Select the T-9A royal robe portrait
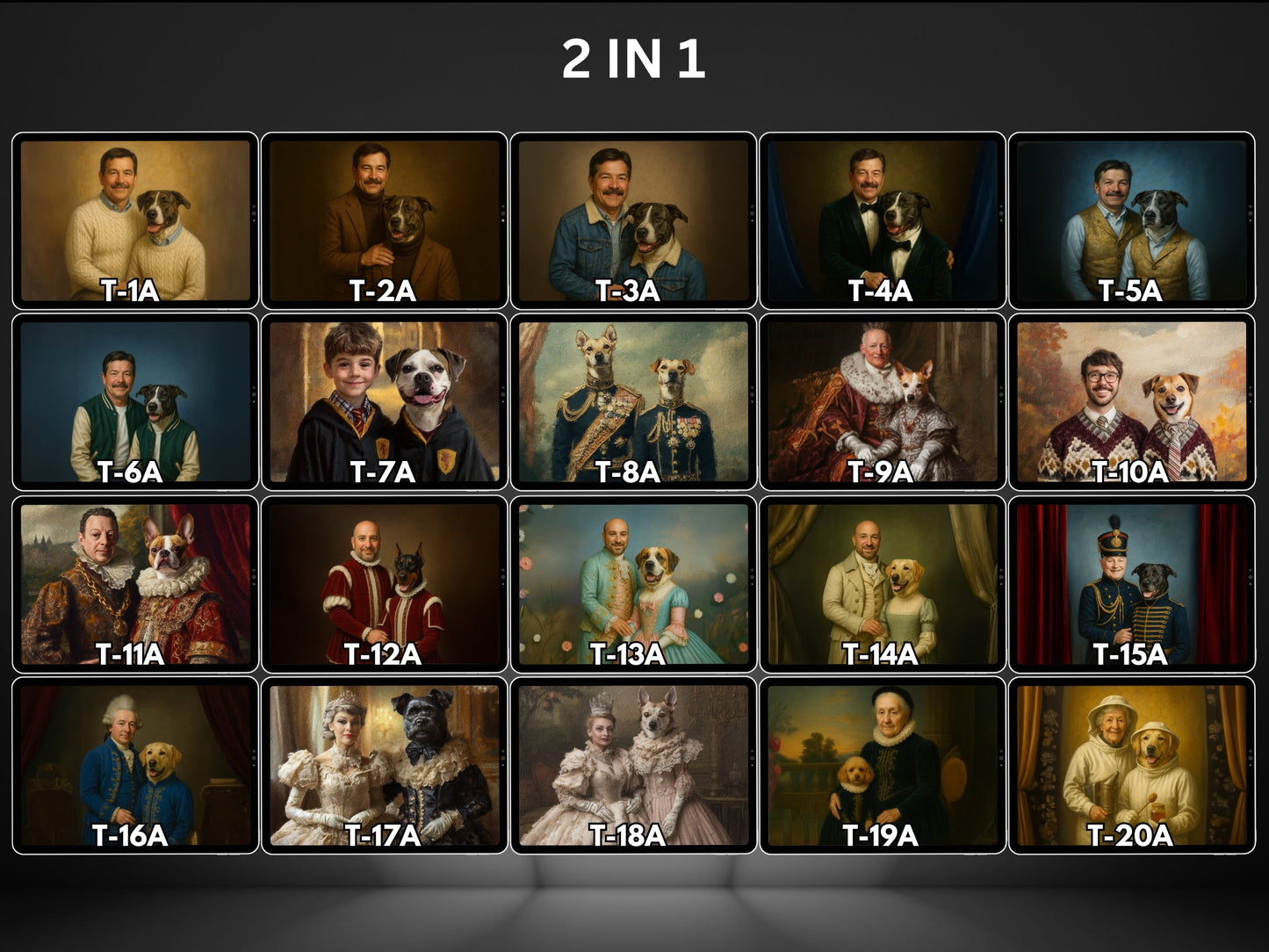The image size is (1269, 952). [883, 401]
